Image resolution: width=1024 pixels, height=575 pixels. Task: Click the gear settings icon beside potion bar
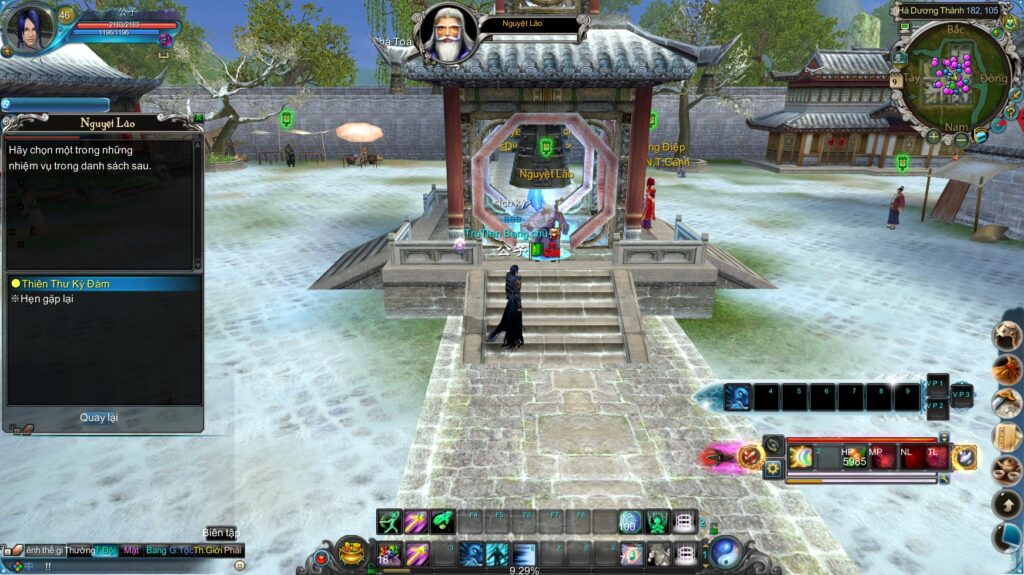click(x=772, y=468)
